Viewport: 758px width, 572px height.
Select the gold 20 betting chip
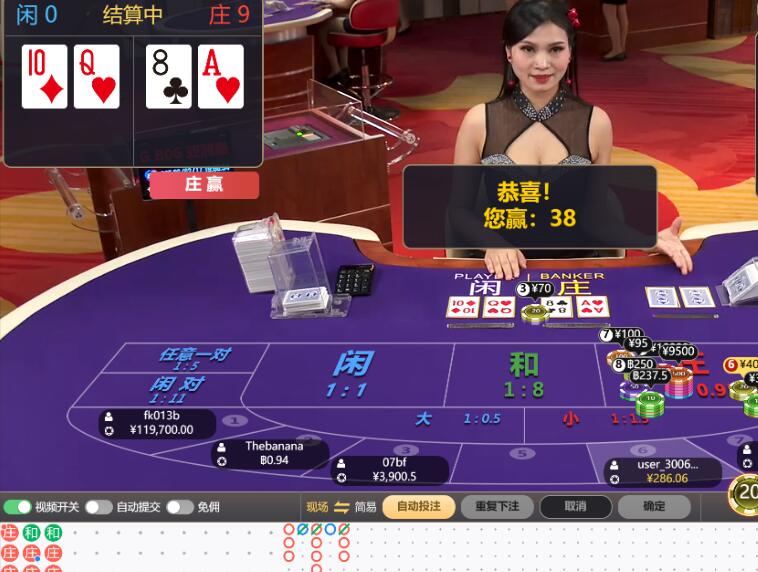[746, 492]
